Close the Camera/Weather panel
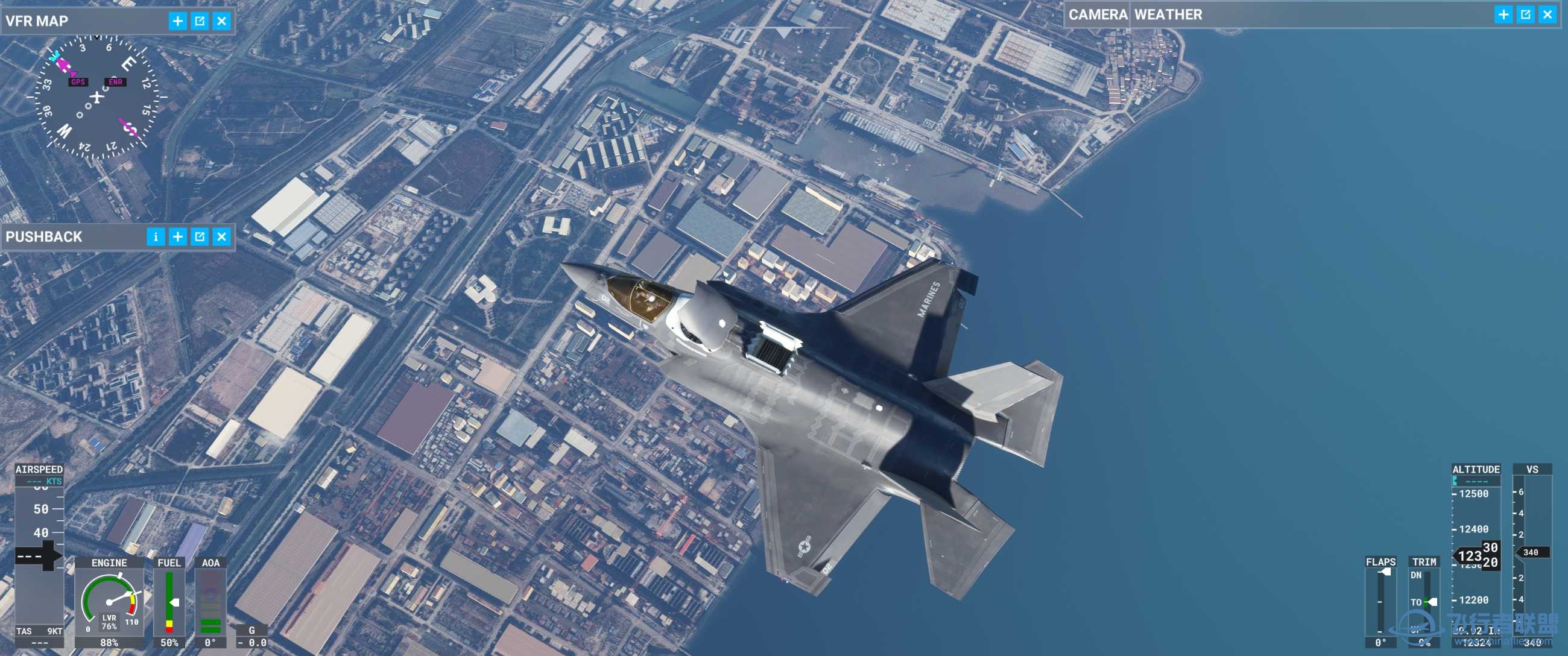 point(1547,14)
